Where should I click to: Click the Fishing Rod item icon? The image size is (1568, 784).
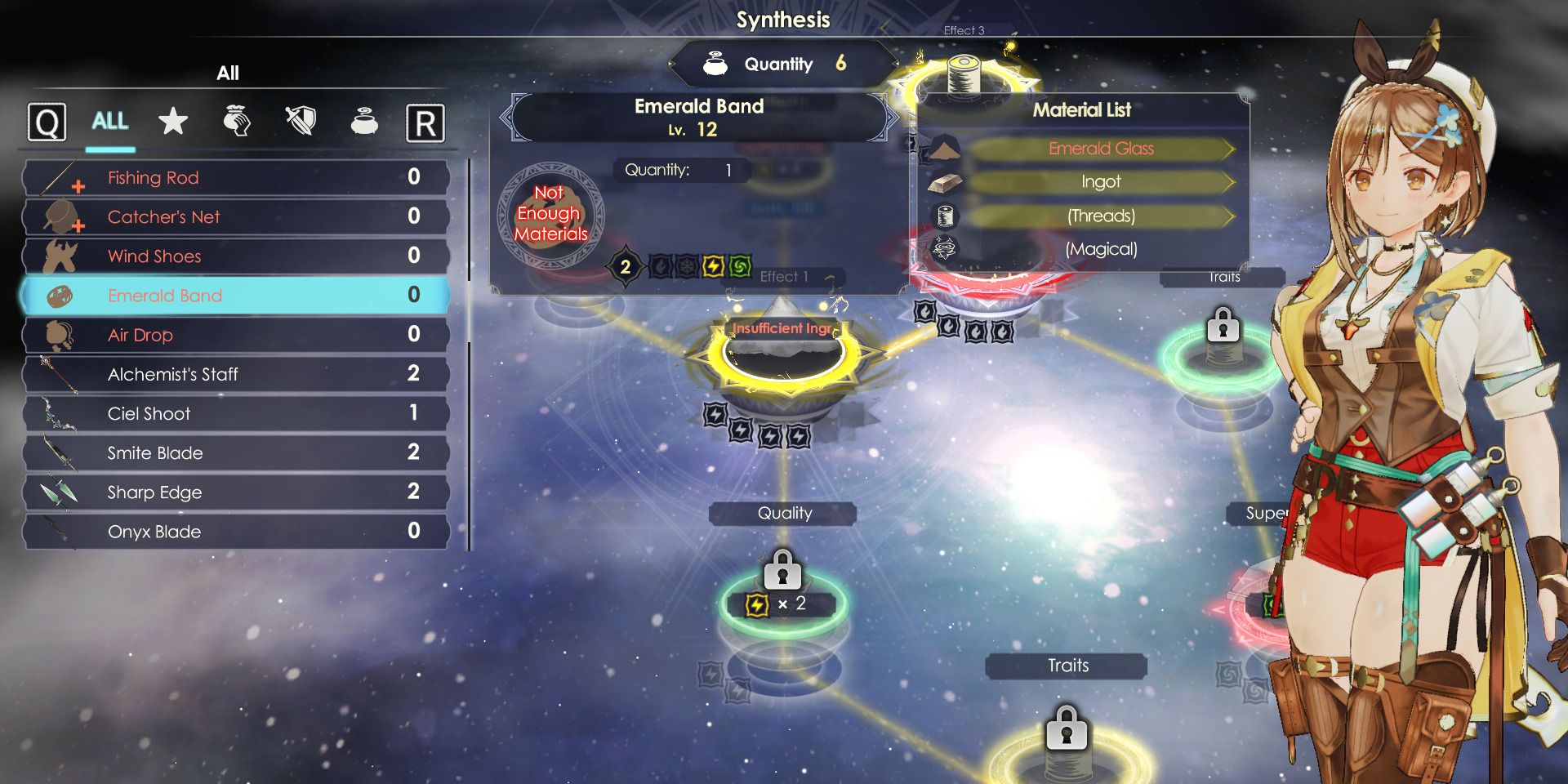(x=56, y=177)
